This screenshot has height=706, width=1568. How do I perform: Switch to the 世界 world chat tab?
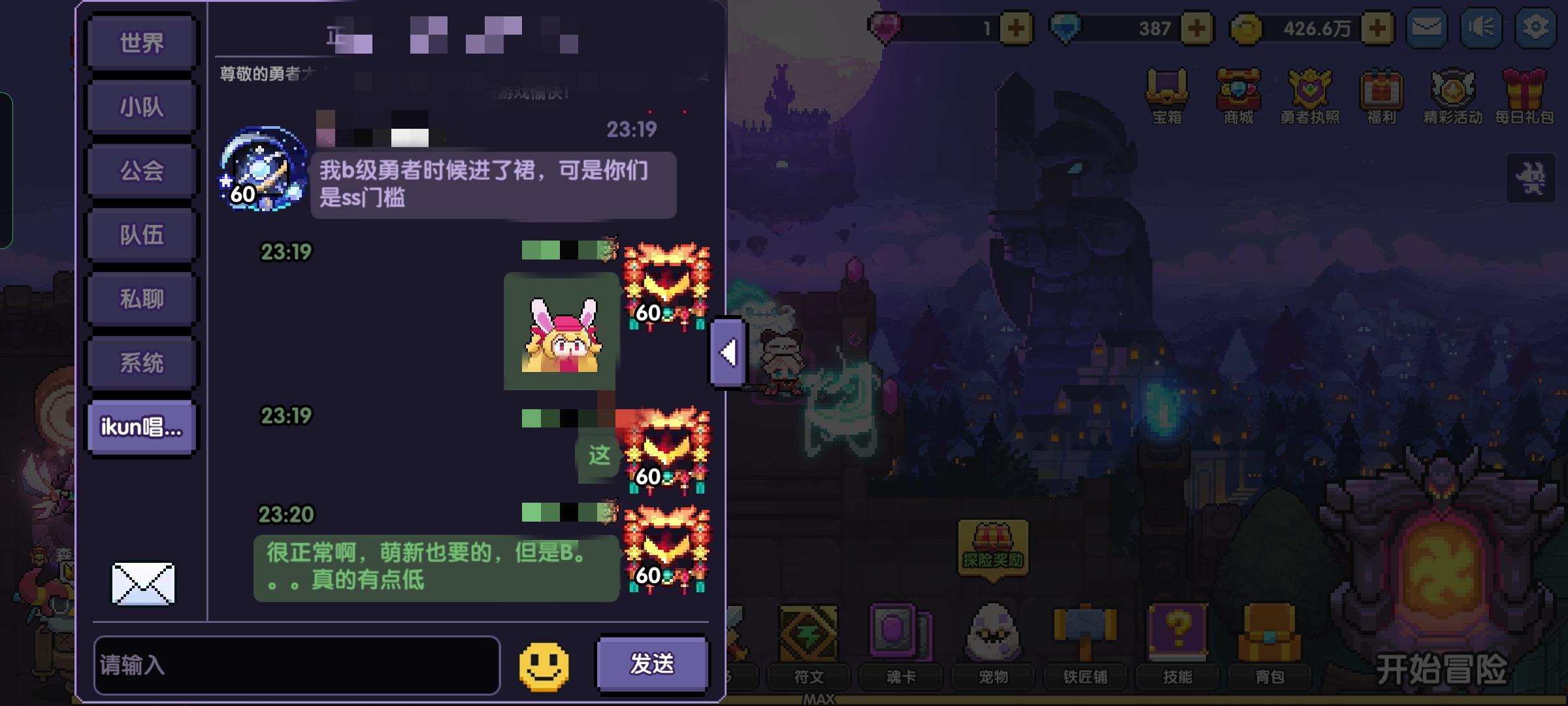tap(141, 41)
